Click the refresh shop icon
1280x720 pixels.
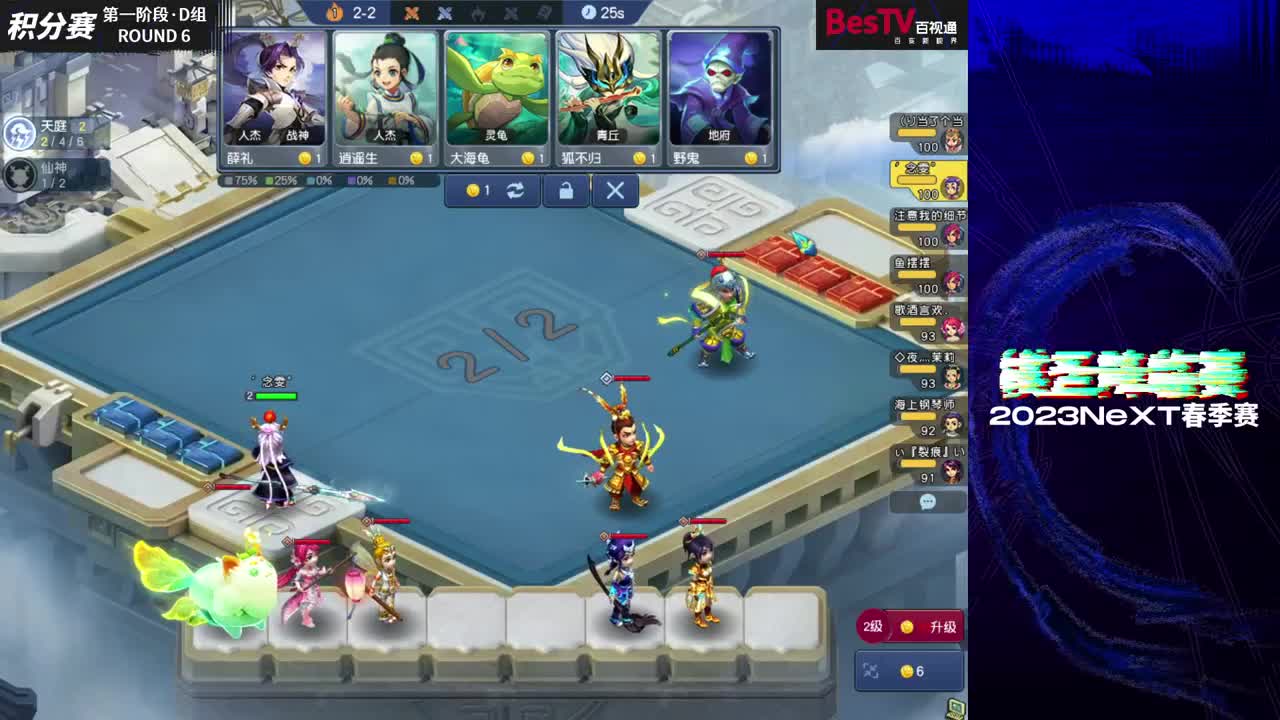click(514, 190)
